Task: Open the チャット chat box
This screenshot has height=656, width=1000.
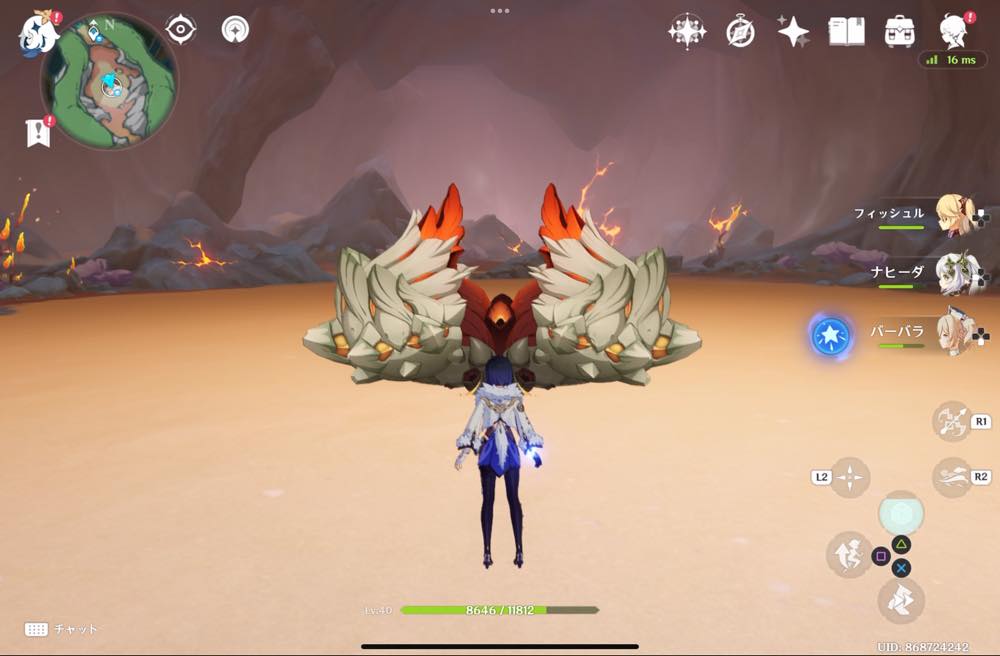Action: (x=62, y=629)
